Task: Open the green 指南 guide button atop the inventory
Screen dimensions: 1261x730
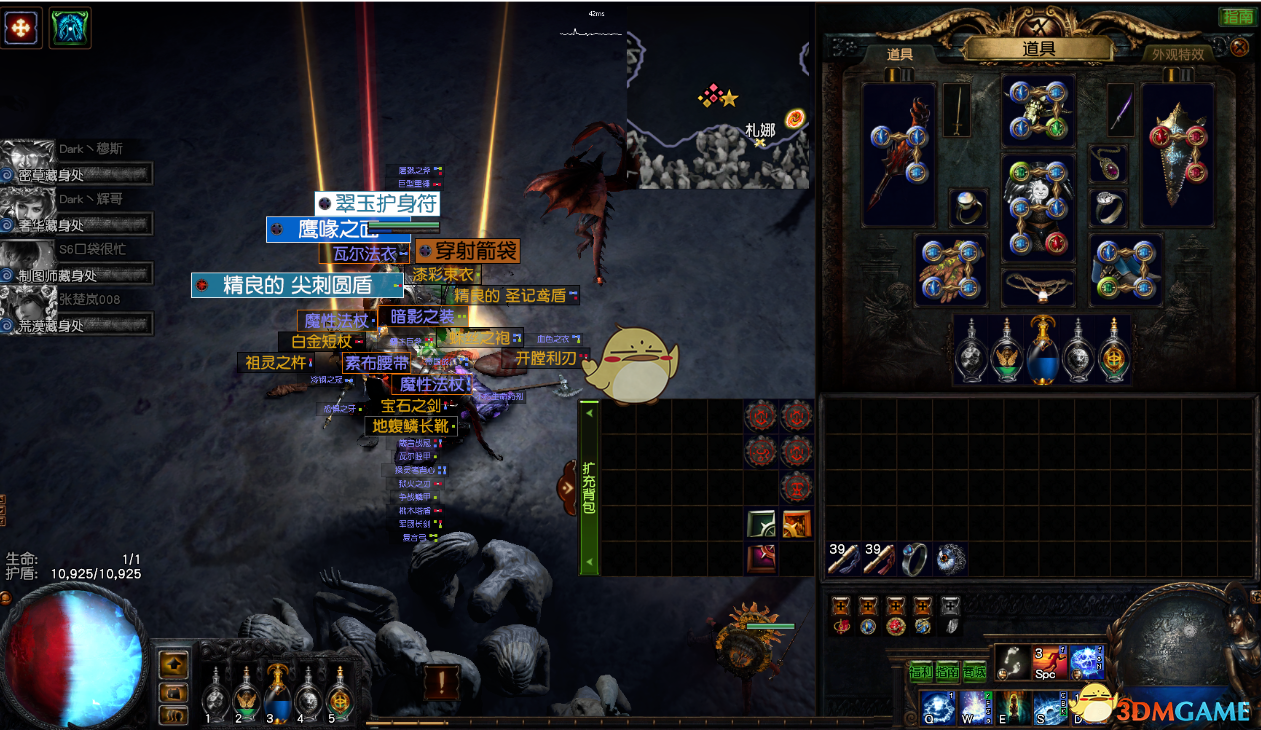Action: point(1237,17)
